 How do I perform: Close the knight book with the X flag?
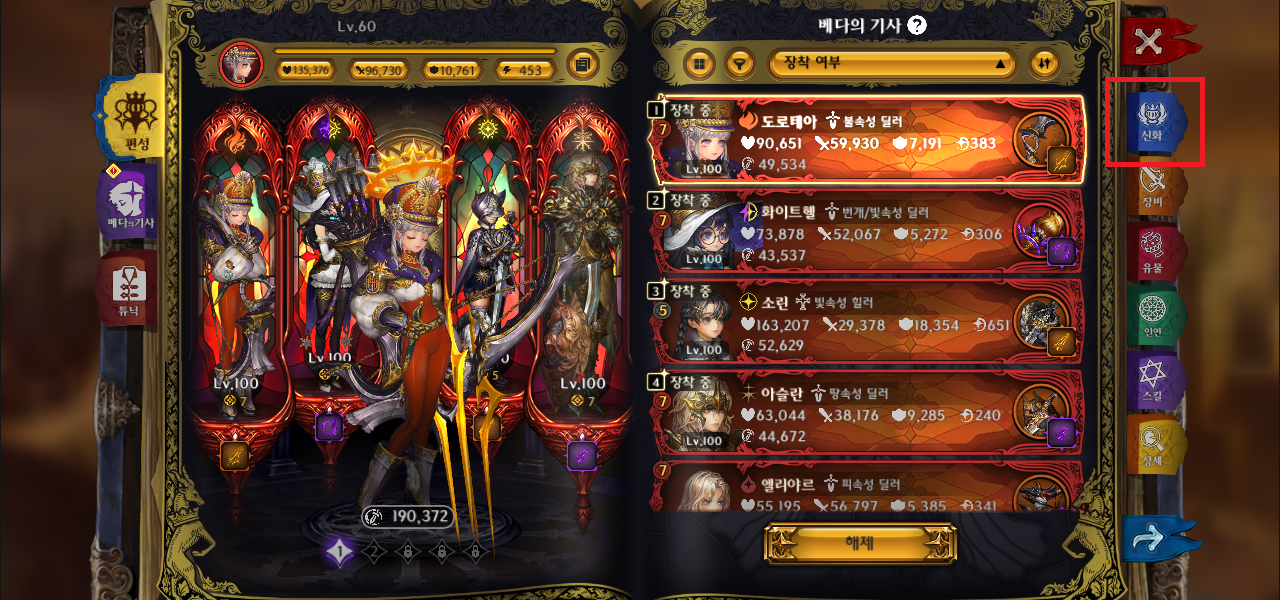pyautogui.click(x=1150, y=41)
